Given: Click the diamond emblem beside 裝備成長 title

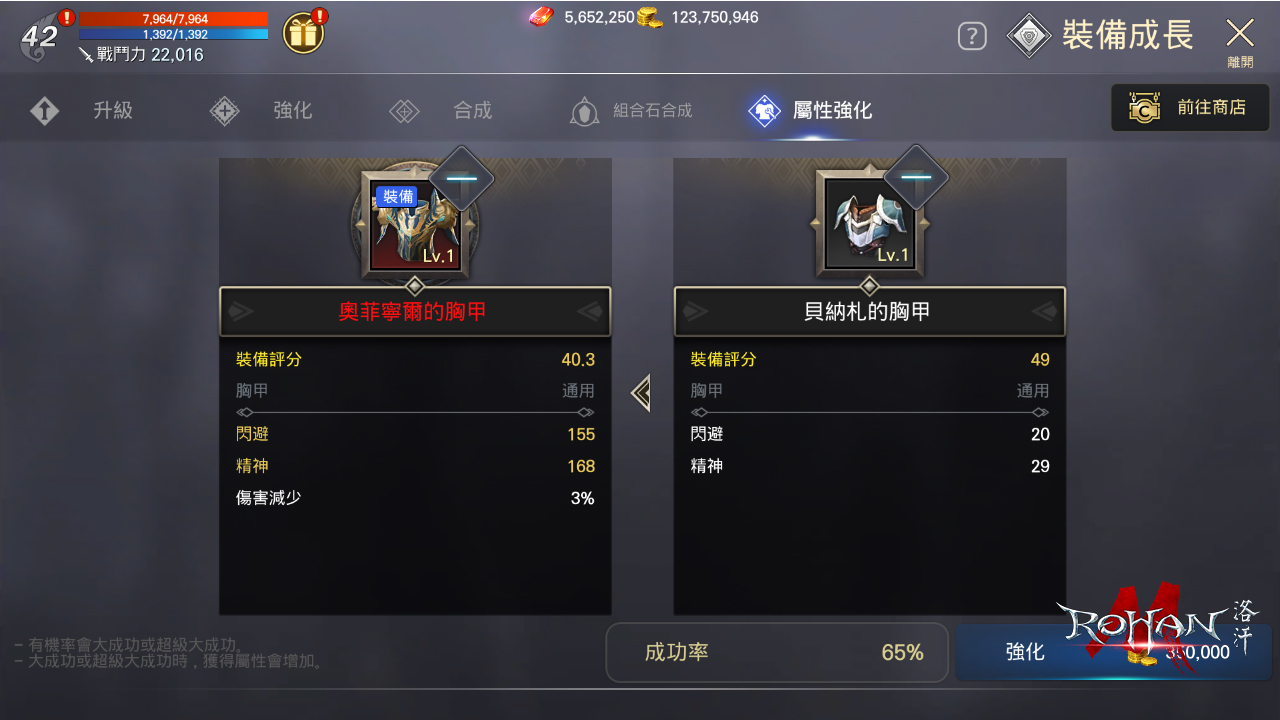Looking at the screenshot, I should coord(1029,35).
